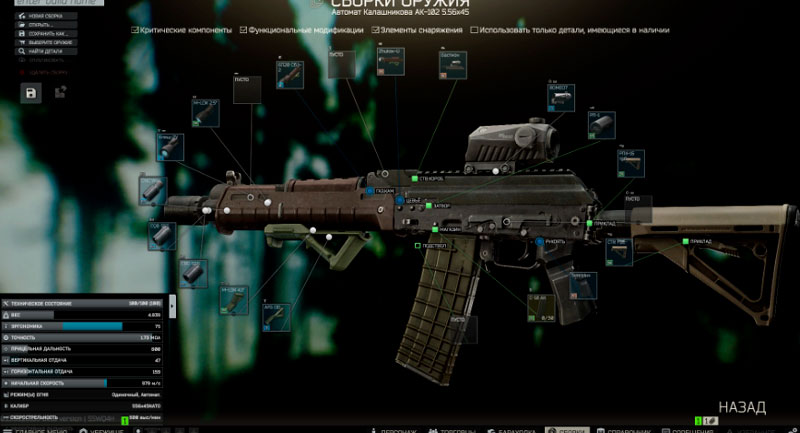Enable using only parts in stock checkbox
800x433 pixels.
474,30
